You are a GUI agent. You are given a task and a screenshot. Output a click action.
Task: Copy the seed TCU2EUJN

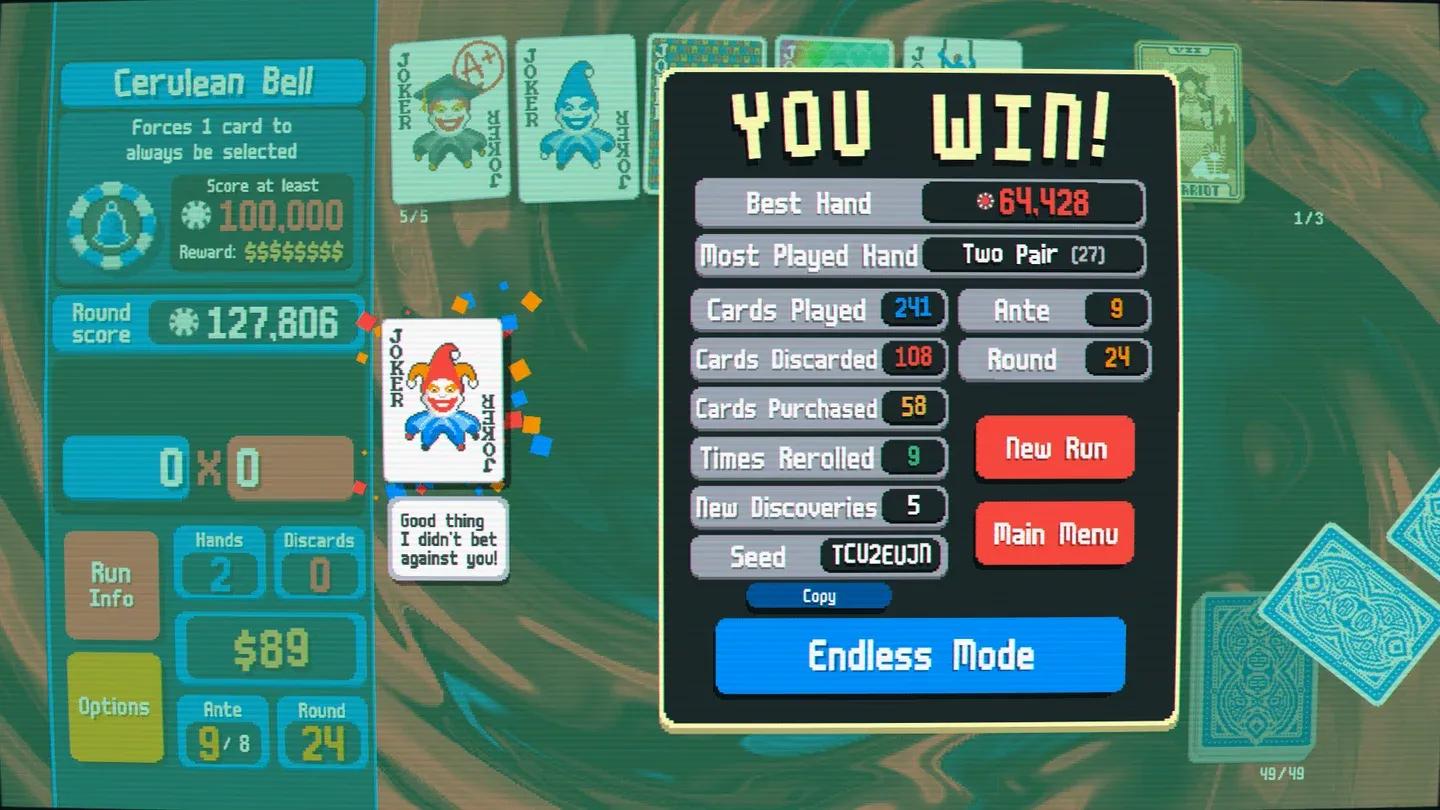[818, 596]
